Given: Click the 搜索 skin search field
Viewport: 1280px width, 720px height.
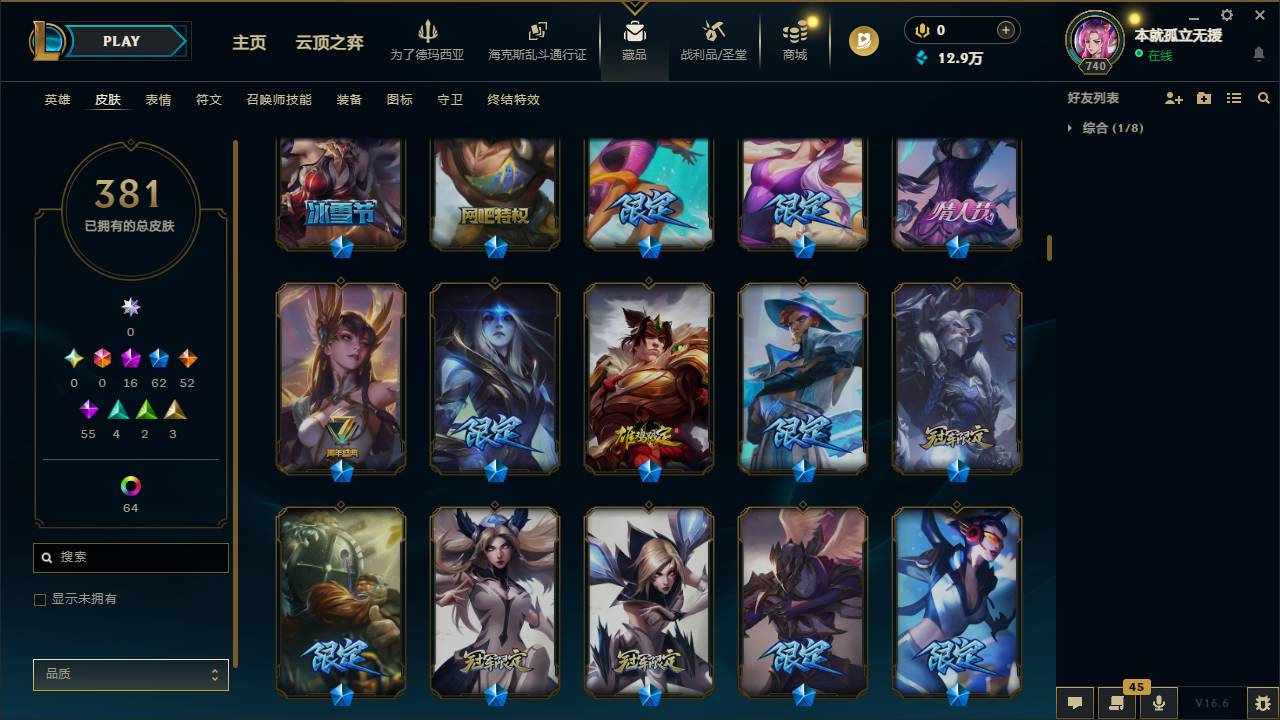Looking at the screenshot, I should [x=130, y=557].
